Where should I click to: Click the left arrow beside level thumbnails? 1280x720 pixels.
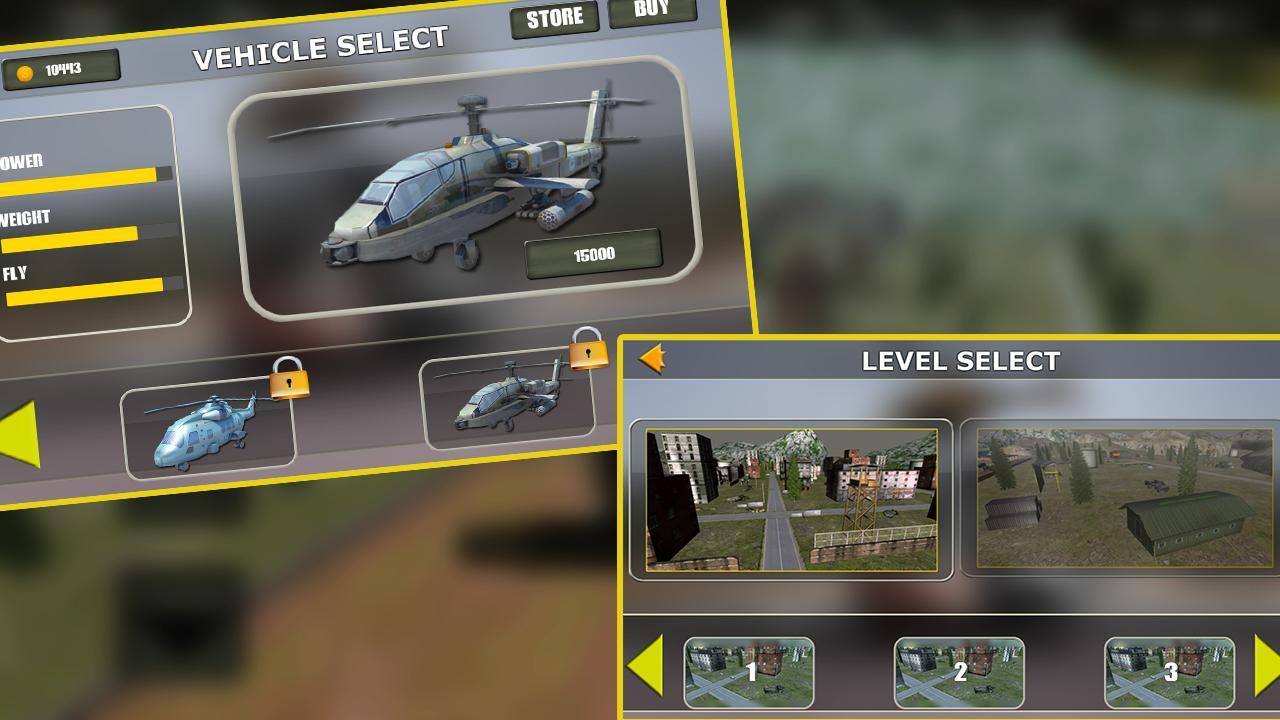[646, 665]
